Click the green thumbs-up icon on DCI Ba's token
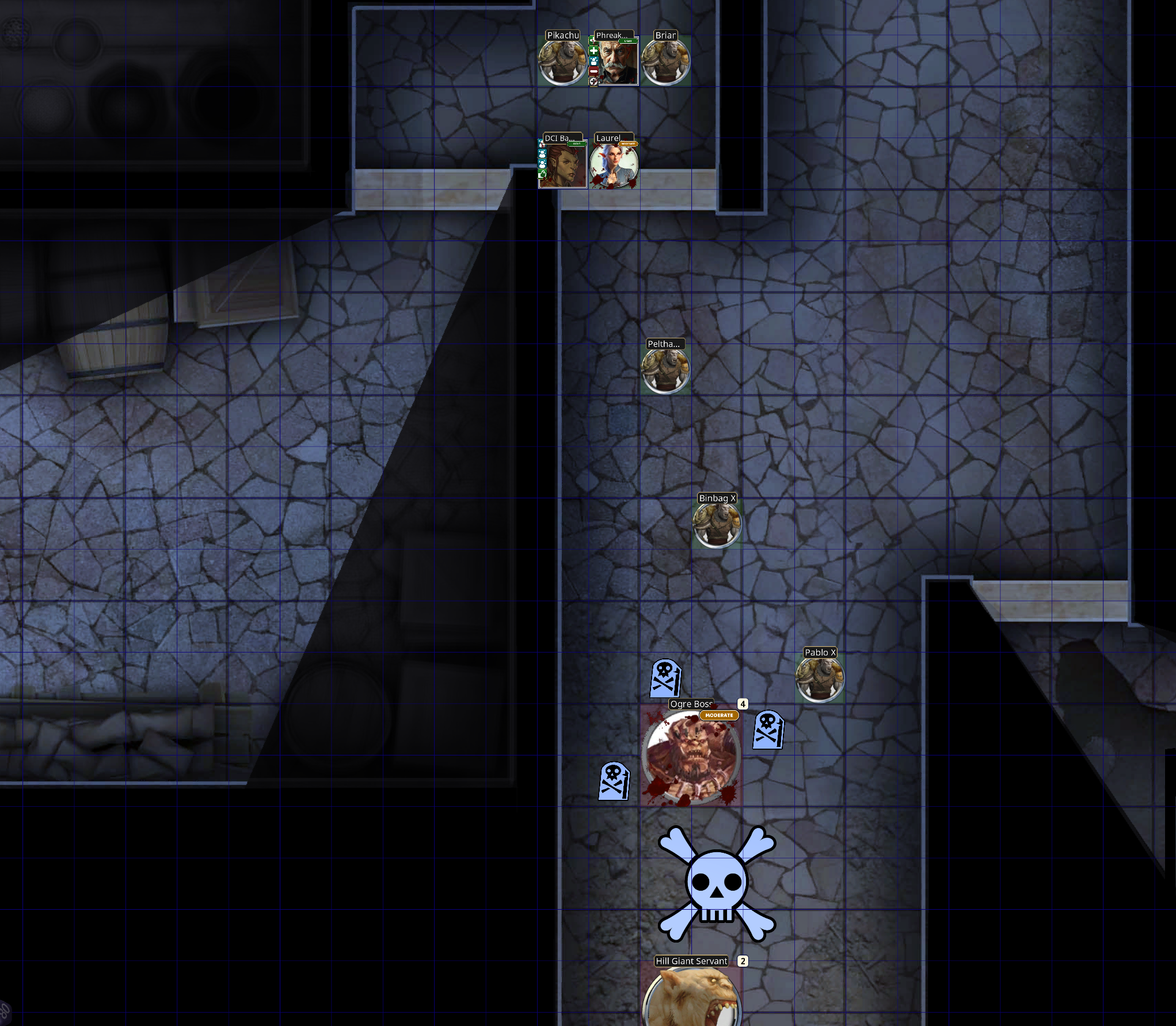 click(x=542, y=175)
